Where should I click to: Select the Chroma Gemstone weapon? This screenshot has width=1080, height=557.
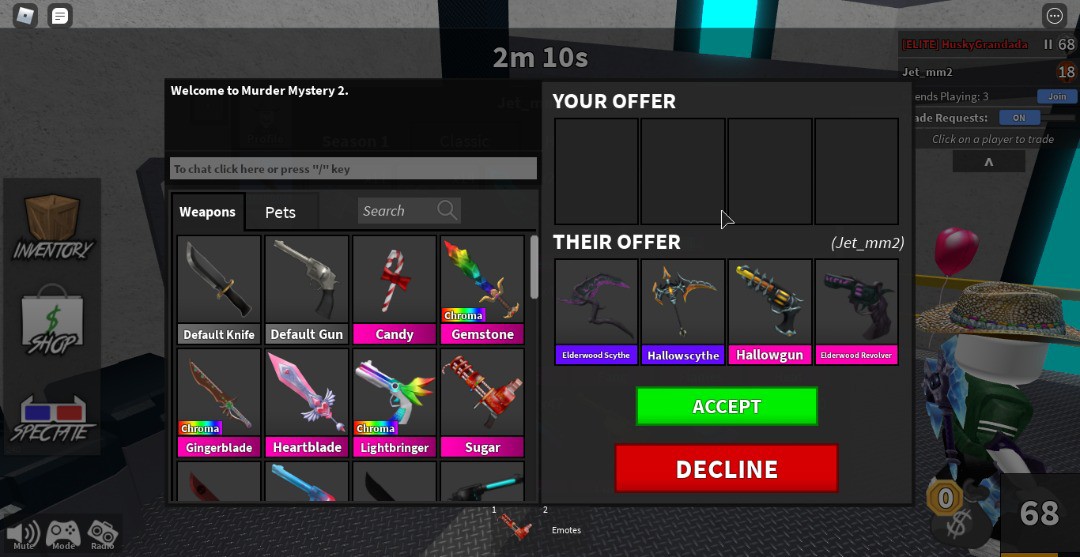pyautogui.click(x=482, y=289)
